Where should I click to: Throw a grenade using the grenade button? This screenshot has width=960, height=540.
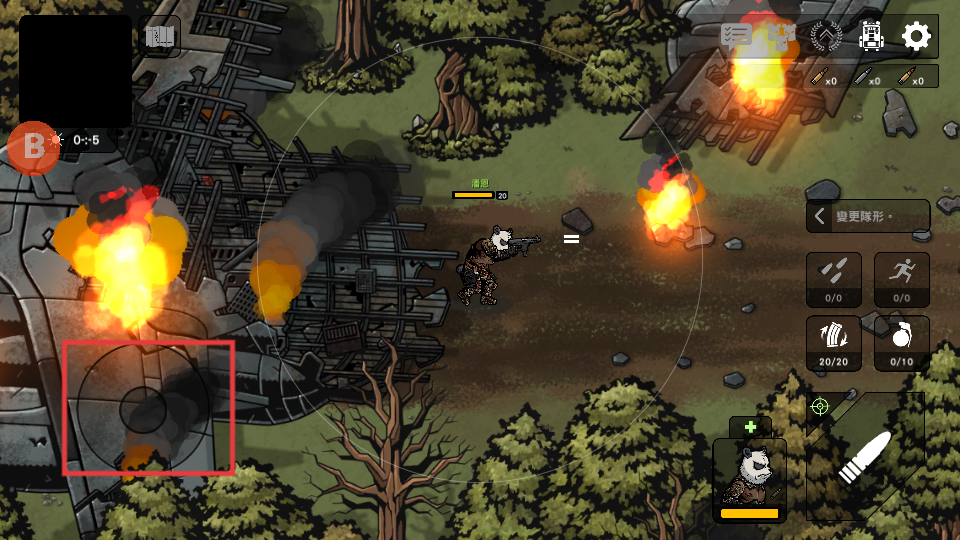902,343
